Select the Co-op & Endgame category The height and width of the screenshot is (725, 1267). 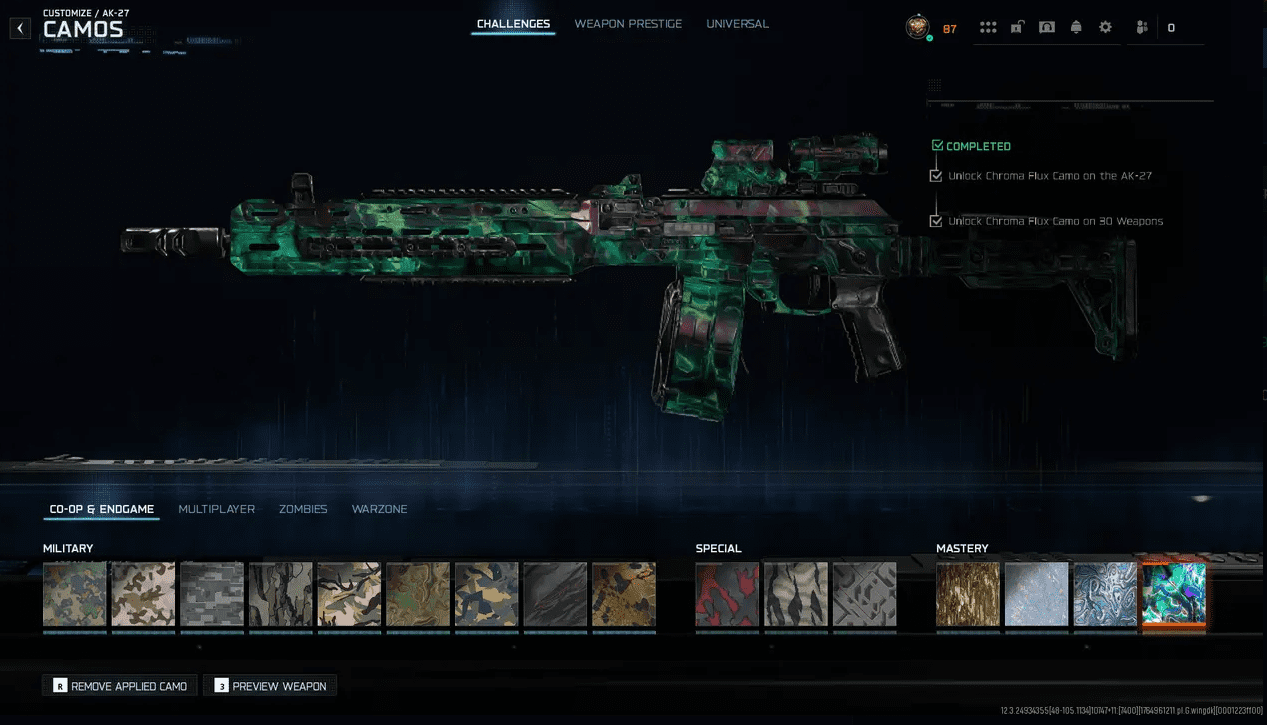(x=102, y=509)
